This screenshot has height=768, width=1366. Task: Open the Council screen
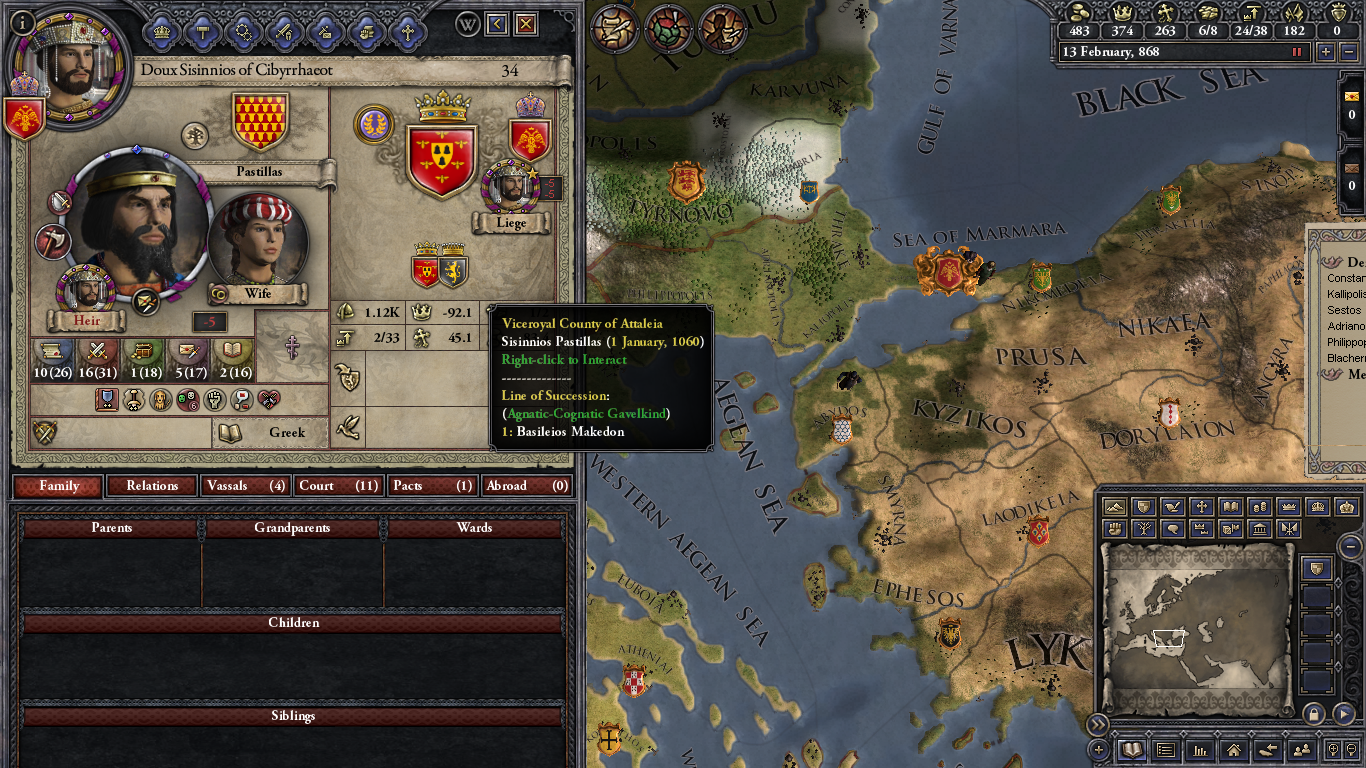tap(202, 30)
